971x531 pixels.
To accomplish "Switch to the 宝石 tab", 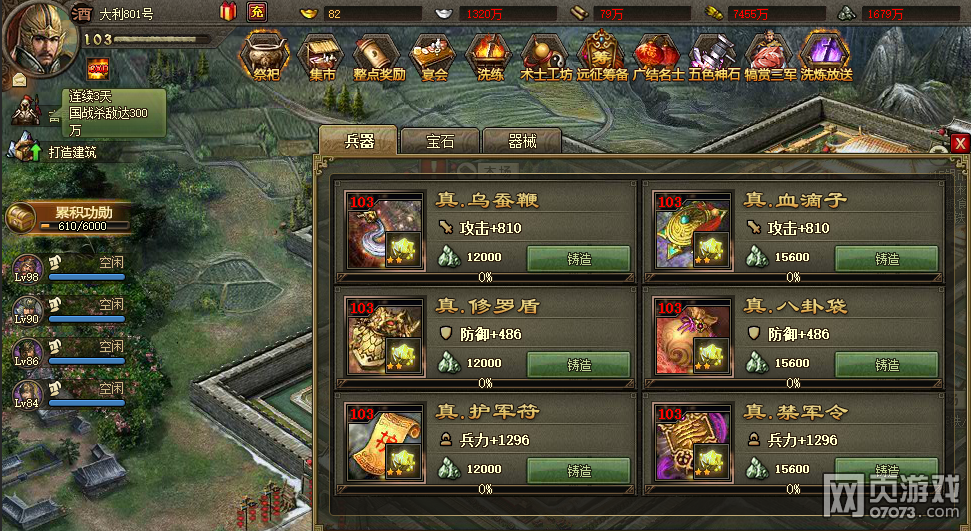I will click(440, 141).
